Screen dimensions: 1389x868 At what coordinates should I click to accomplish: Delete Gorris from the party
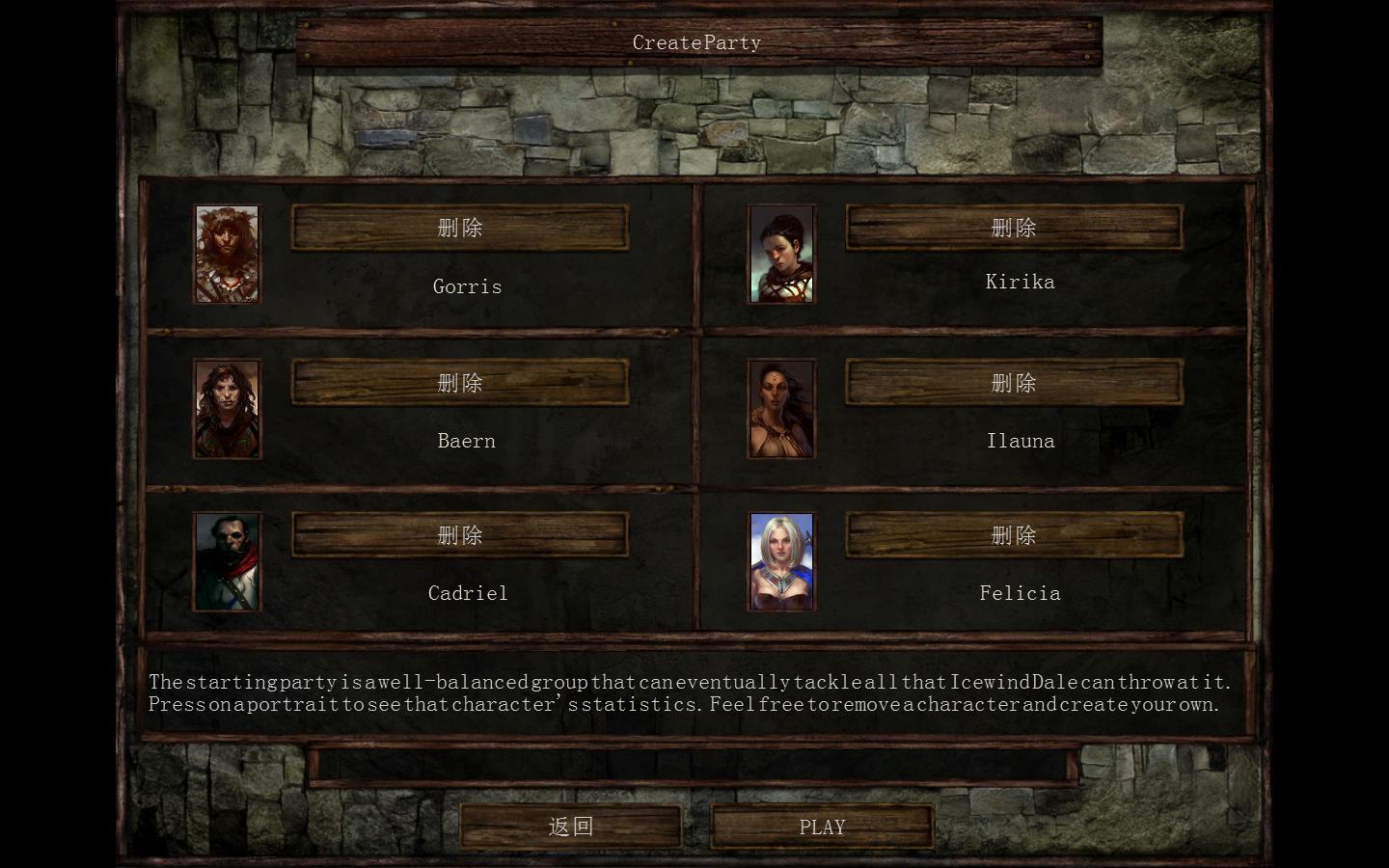(460, 228)
